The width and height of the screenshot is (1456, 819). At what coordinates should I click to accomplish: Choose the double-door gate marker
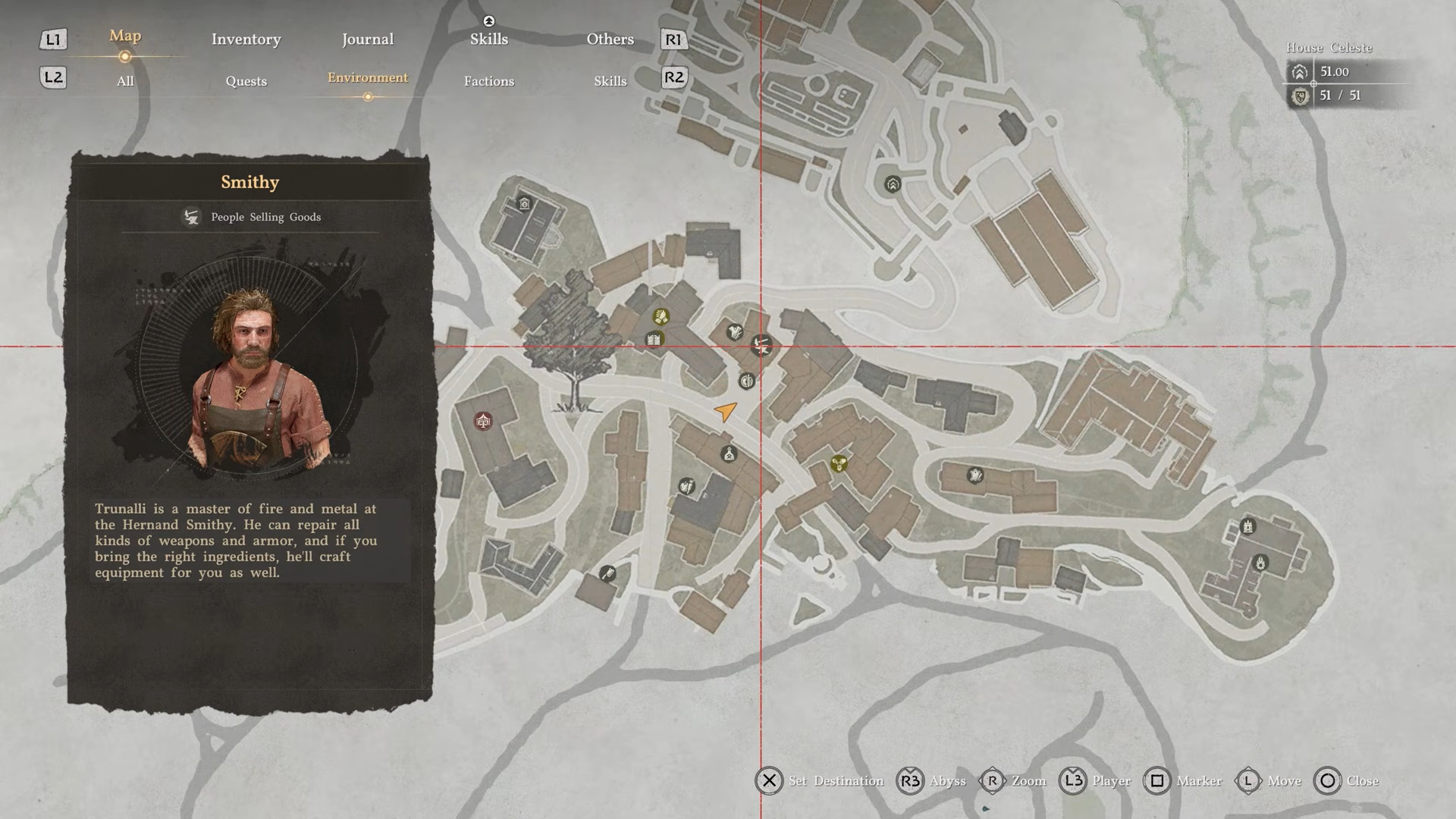(x=654, y=339)
